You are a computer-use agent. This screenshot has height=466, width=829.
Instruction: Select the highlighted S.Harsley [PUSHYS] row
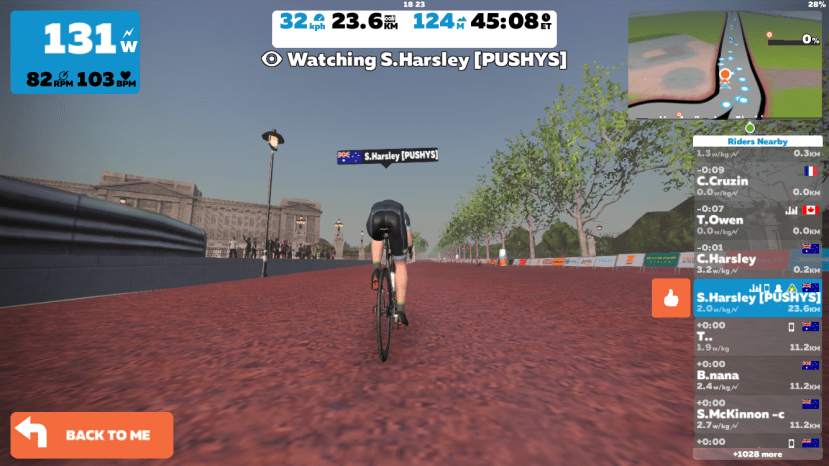click(757, 298)
